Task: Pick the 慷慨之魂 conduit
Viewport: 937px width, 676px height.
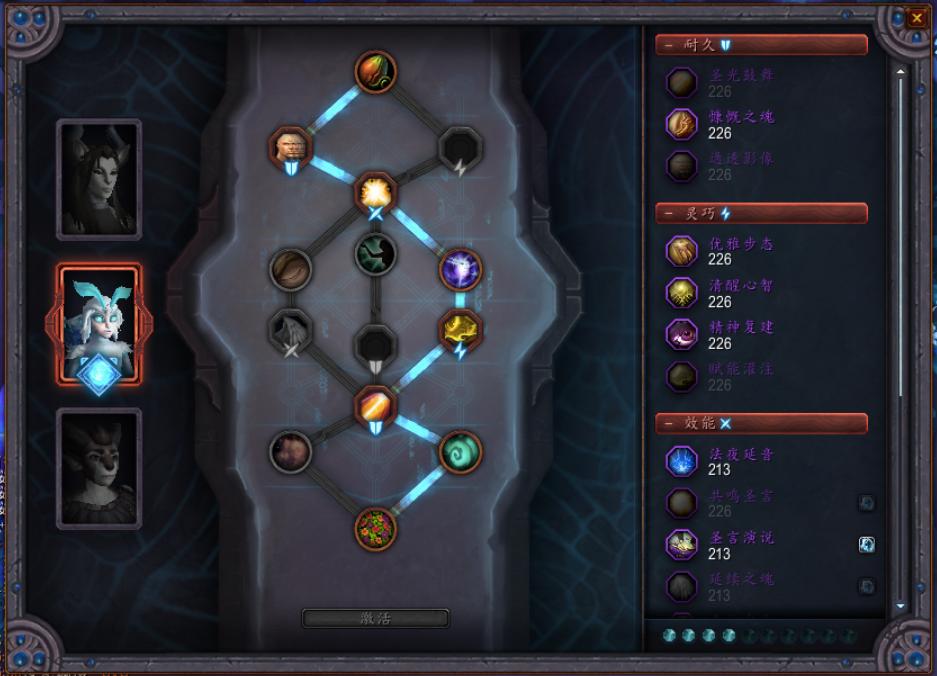Action: 683,124
